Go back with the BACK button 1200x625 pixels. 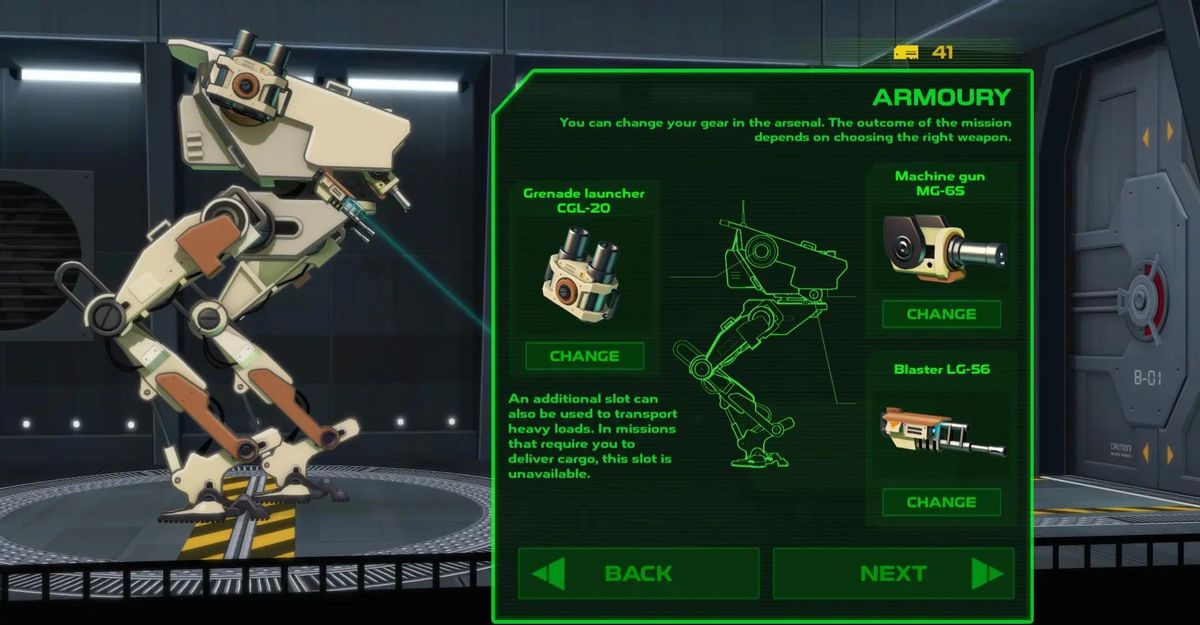(638, 573)
